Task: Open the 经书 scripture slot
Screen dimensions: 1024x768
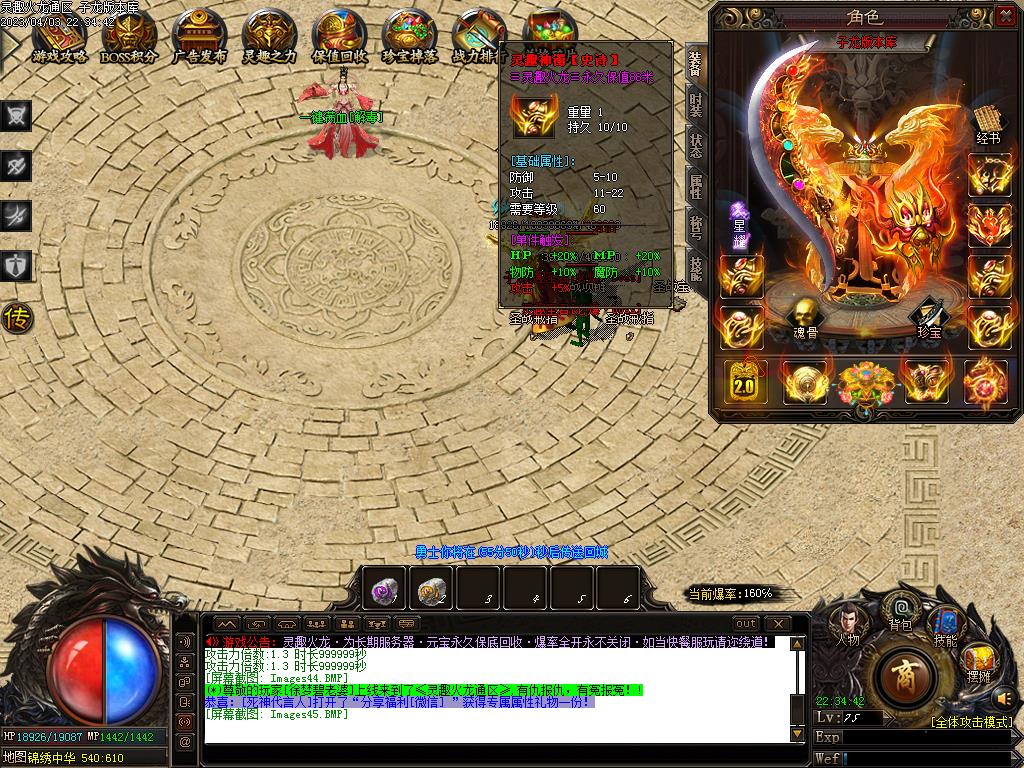Action: (x=988, y=123)
